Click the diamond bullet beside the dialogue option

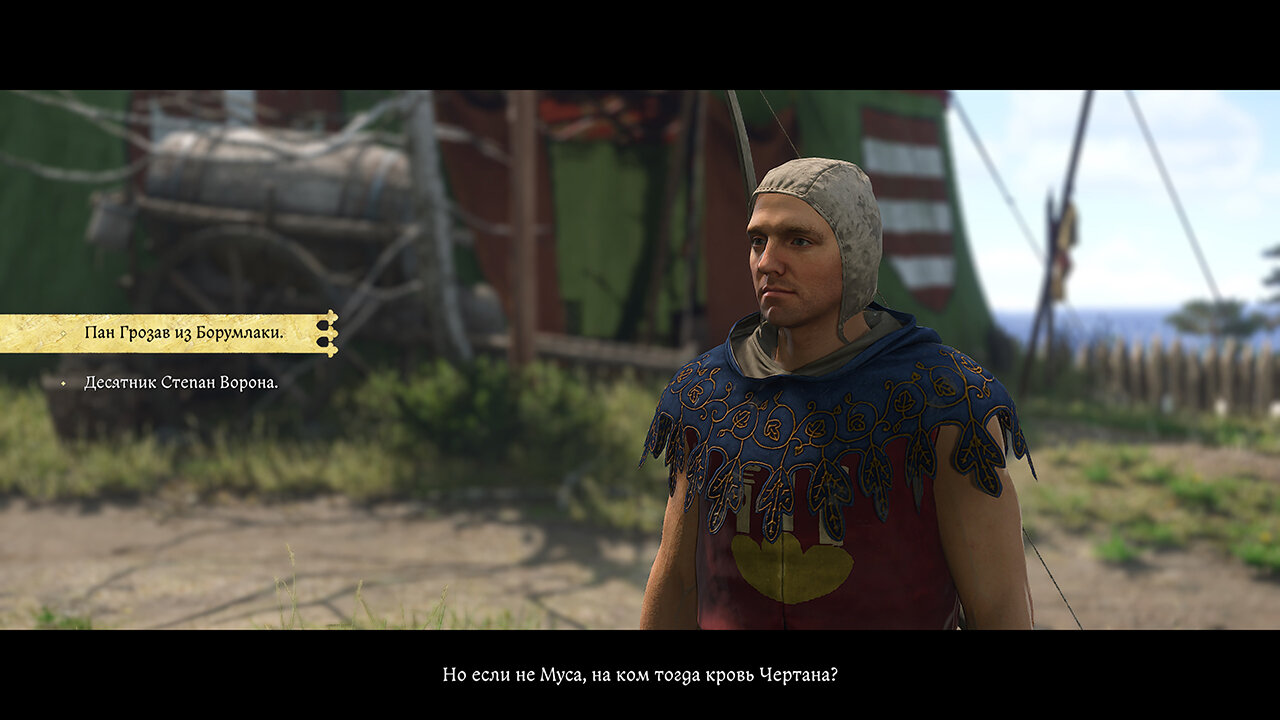63,383
